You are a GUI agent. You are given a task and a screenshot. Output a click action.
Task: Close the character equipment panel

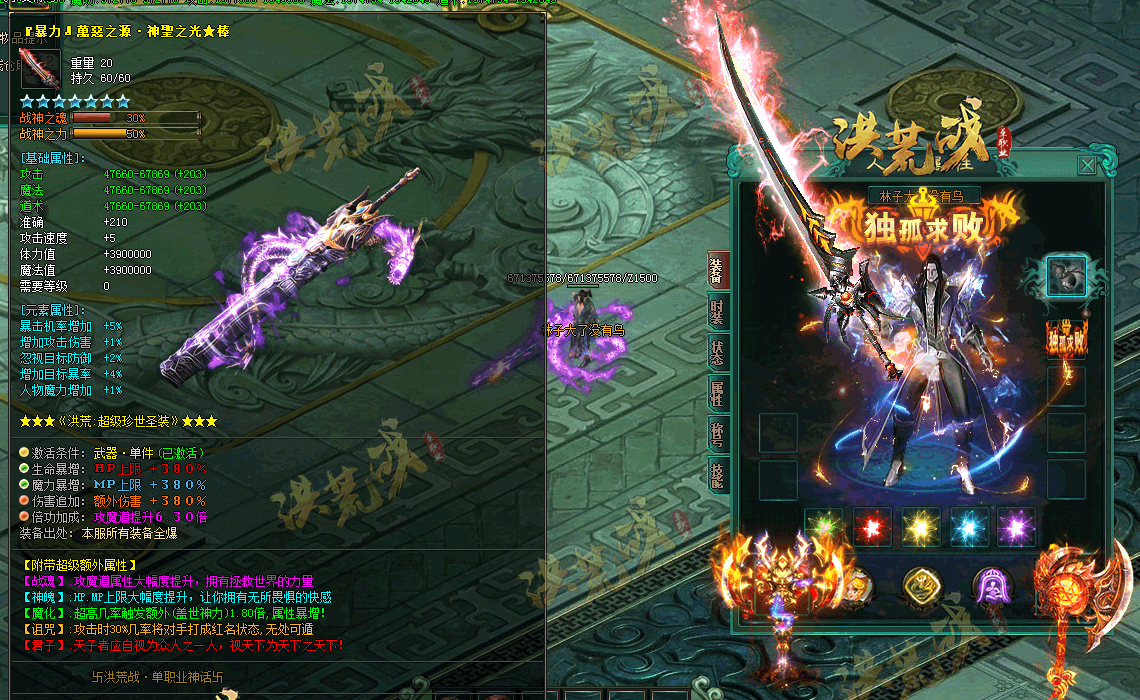1086,166
